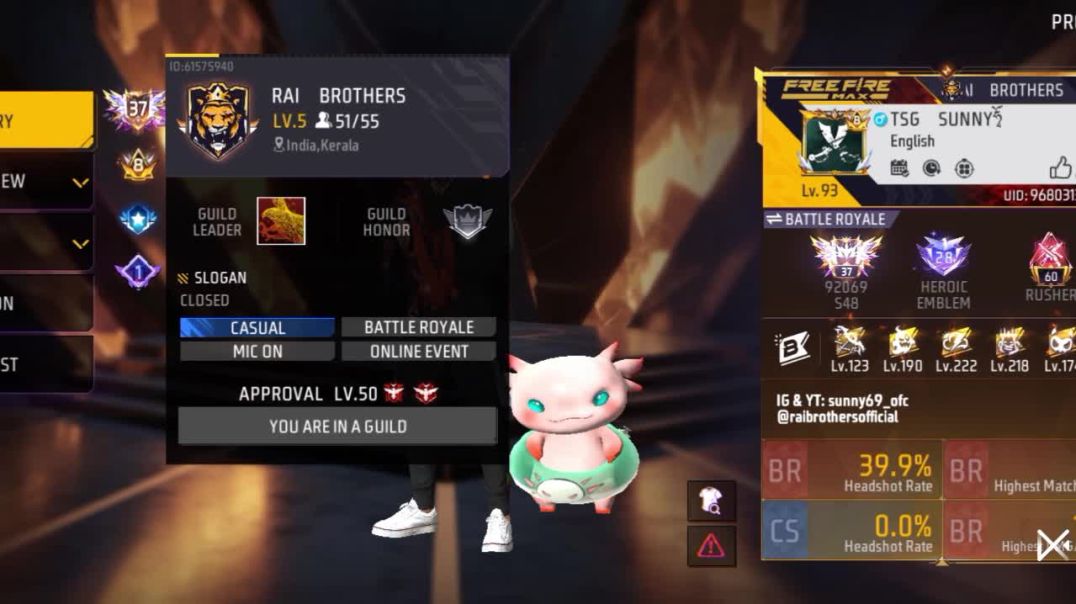Select the Rai Brothers lion guild emblem
Screen dimensions: 1076x604
tap(217, 121)
